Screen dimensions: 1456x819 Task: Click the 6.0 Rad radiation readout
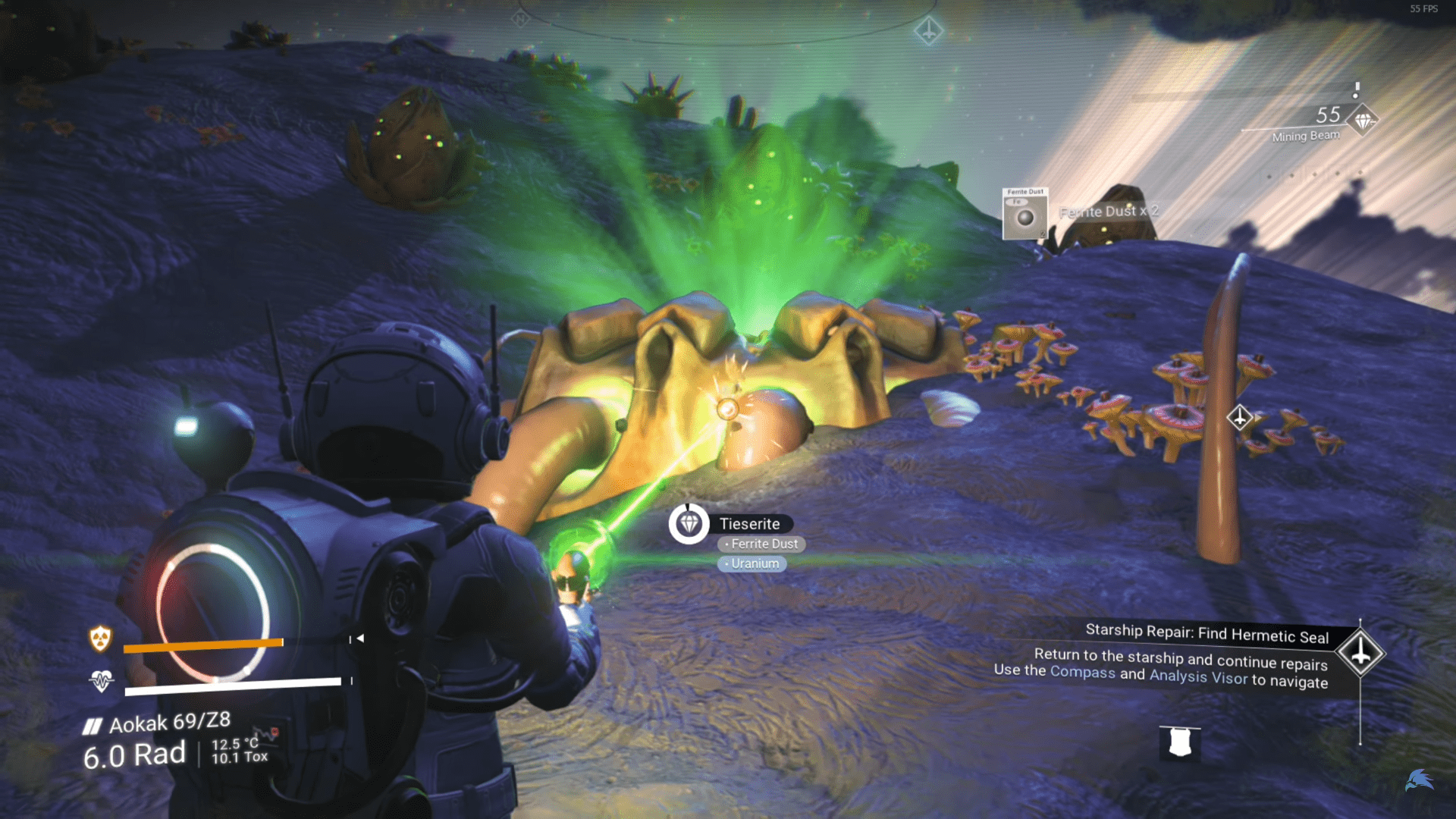[134, 753]
